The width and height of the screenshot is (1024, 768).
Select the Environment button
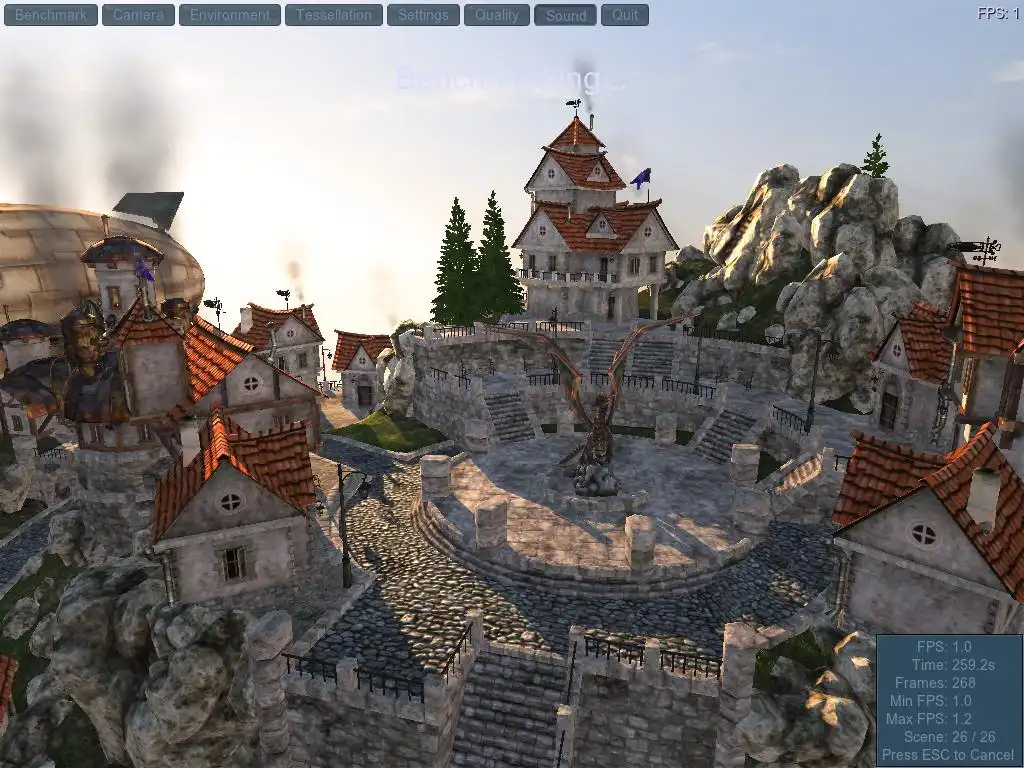tap(230, 15)
